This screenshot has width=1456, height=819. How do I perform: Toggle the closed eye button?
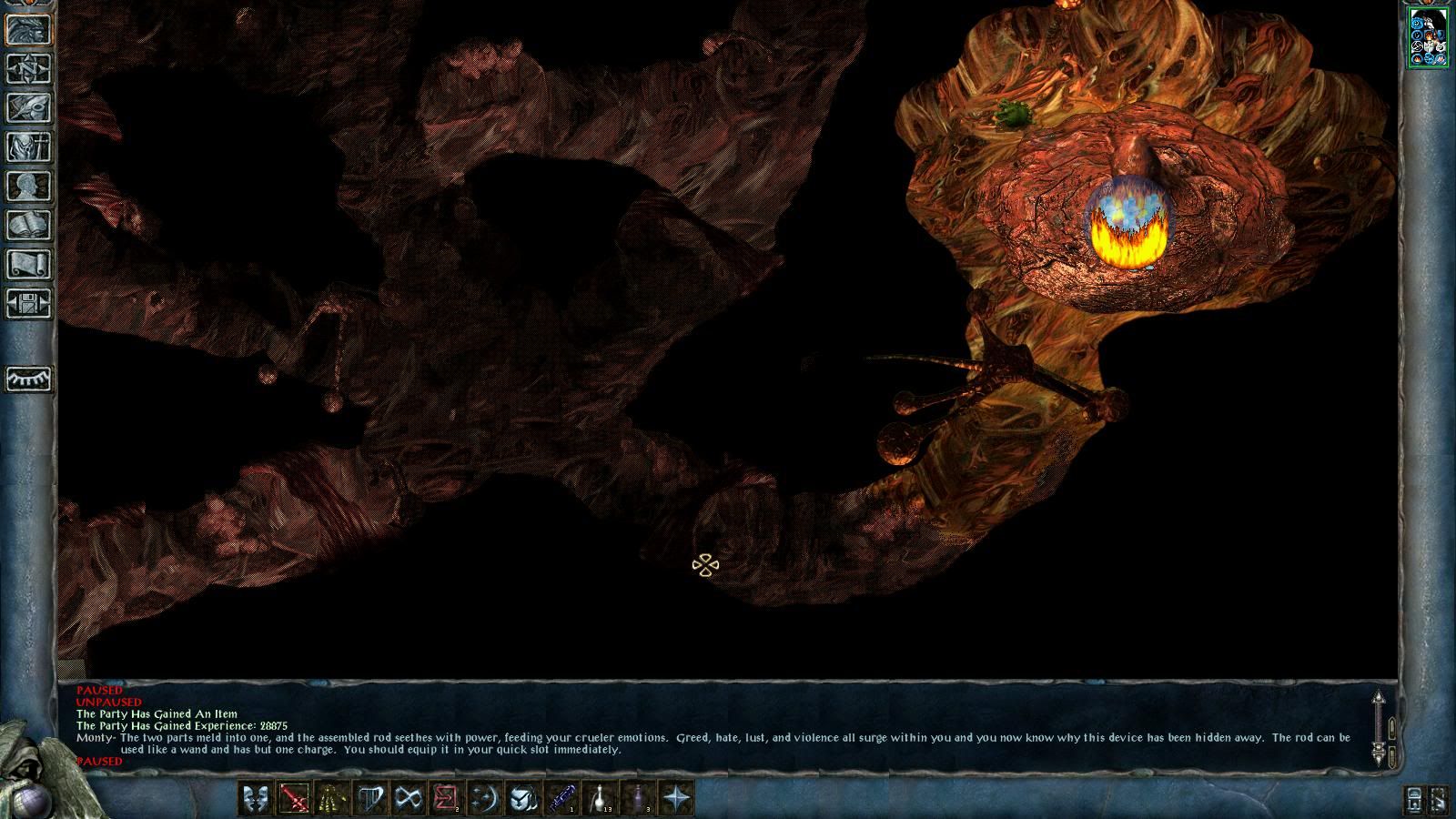[28, 379]
